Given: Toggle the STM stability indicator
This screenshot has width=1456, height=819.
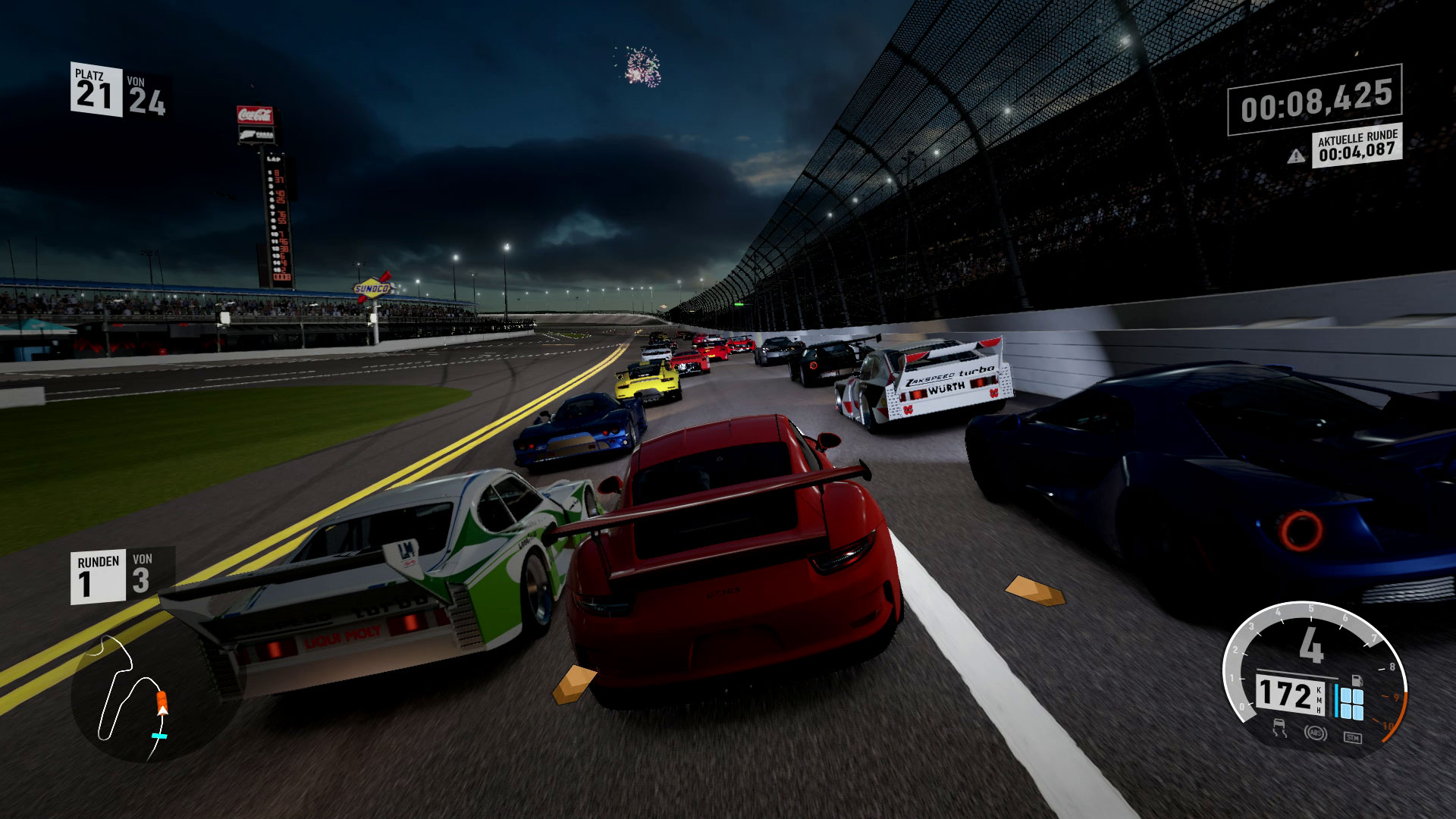Looking at the screenshot, I should point(1352,737).
